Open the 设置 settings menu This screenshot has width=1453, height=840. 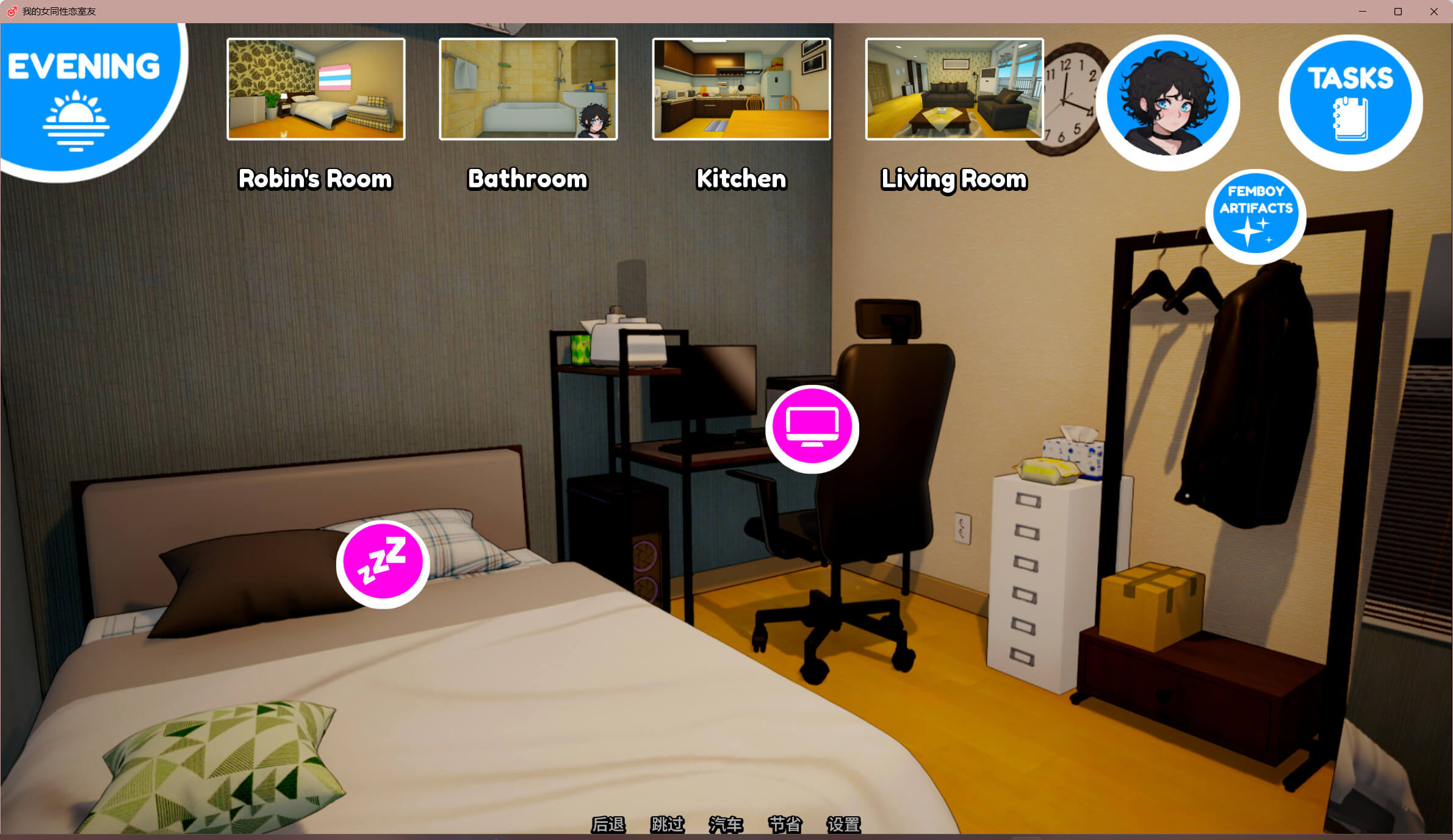point(843,825)
